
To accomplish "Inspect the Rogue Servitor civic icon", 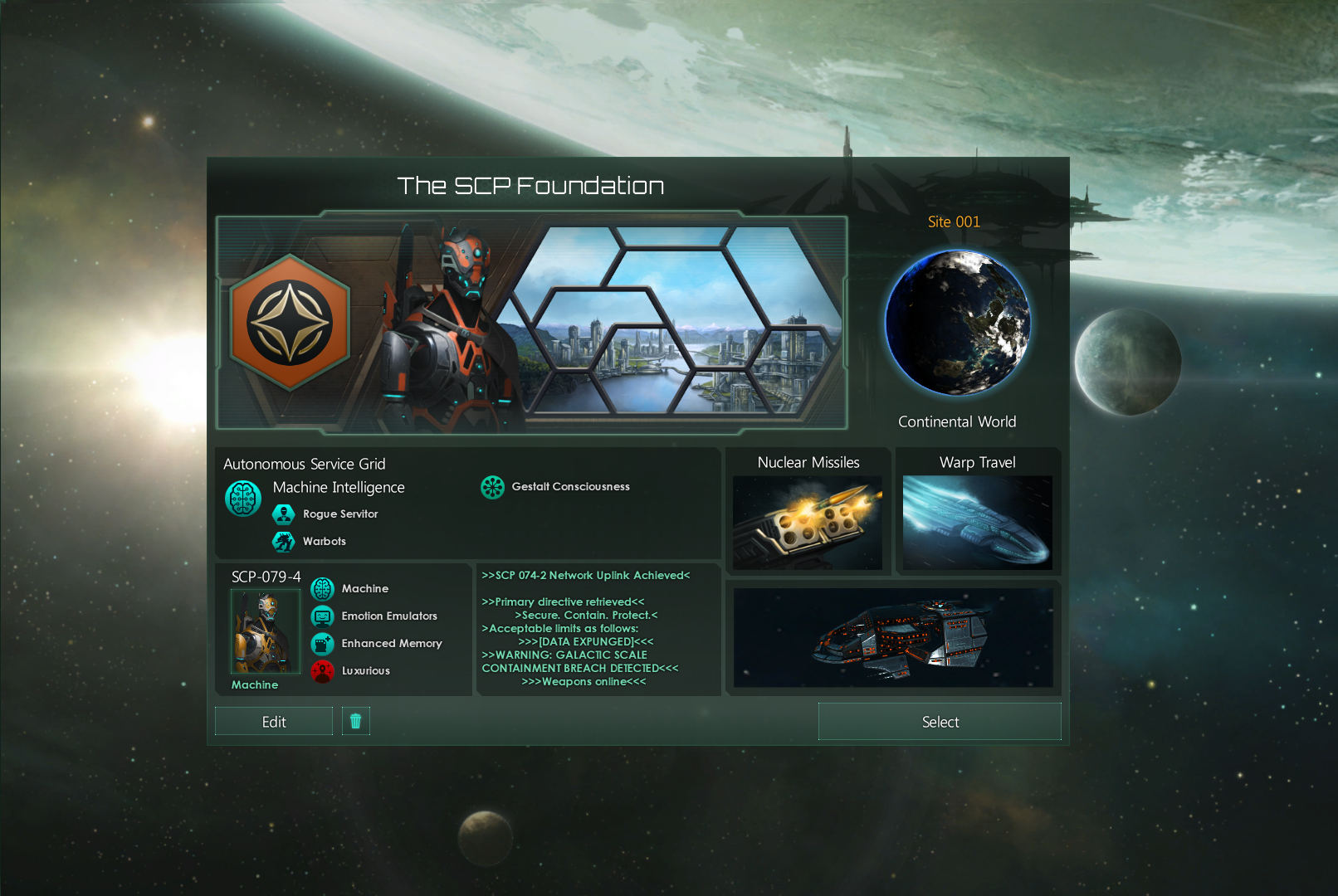I will pyautogui.click(x=284, y=514).
